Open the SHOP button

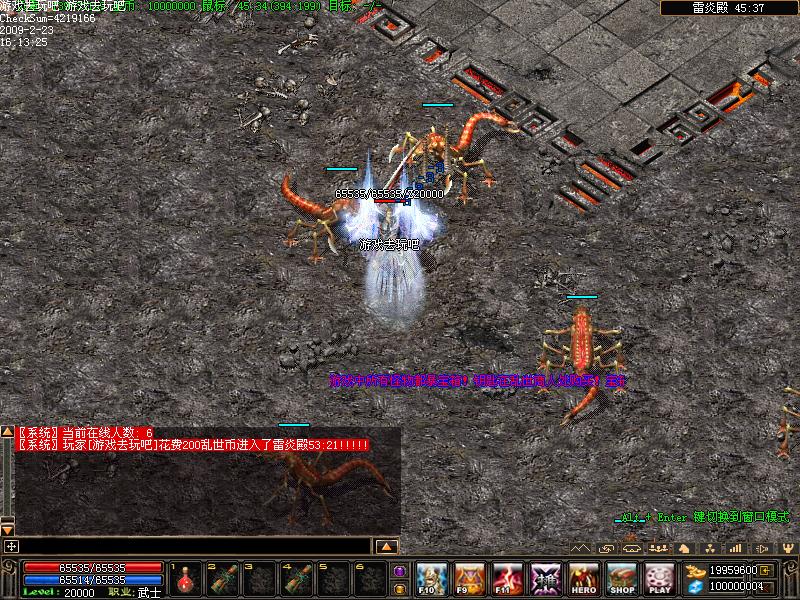pos(622,578)
